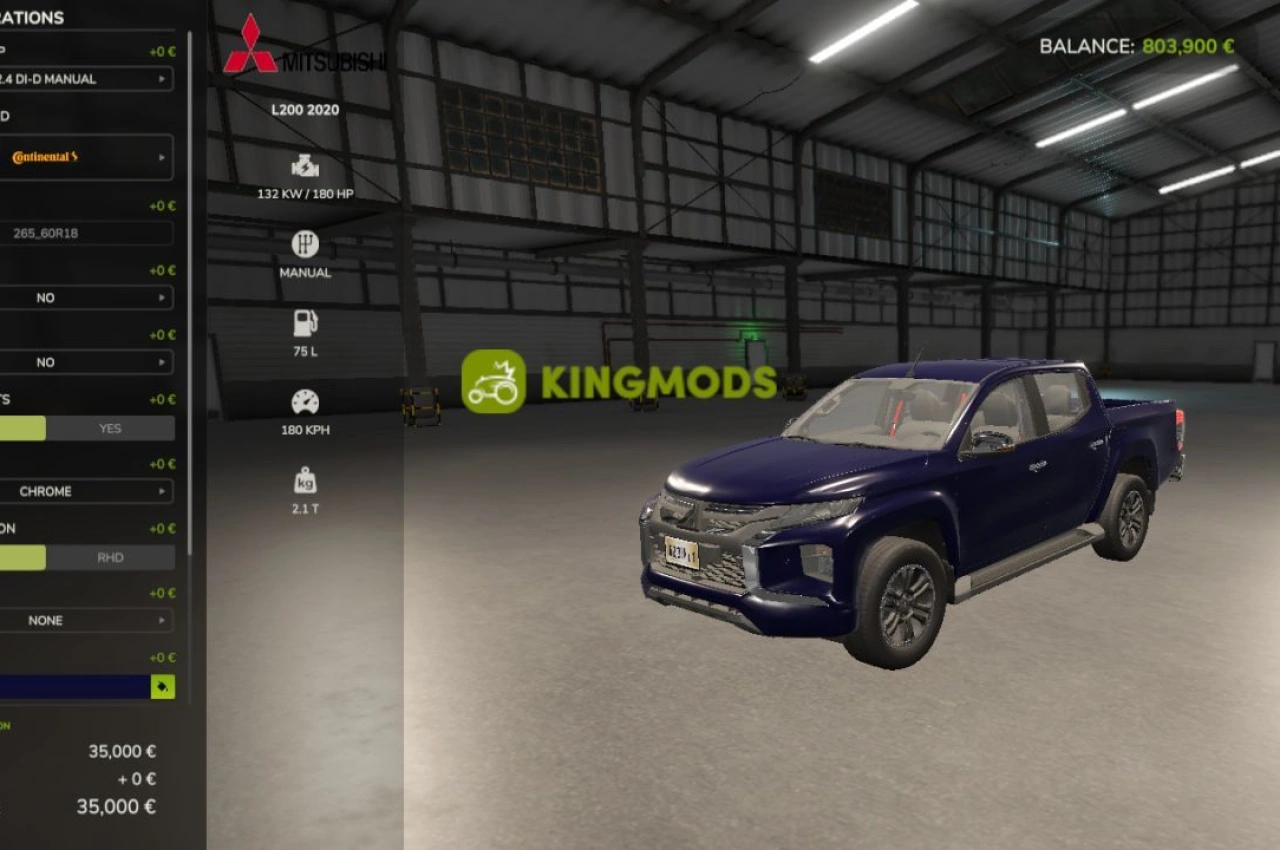
Task: Expand the NONE accessories dropdown
Action: (87, 620)
